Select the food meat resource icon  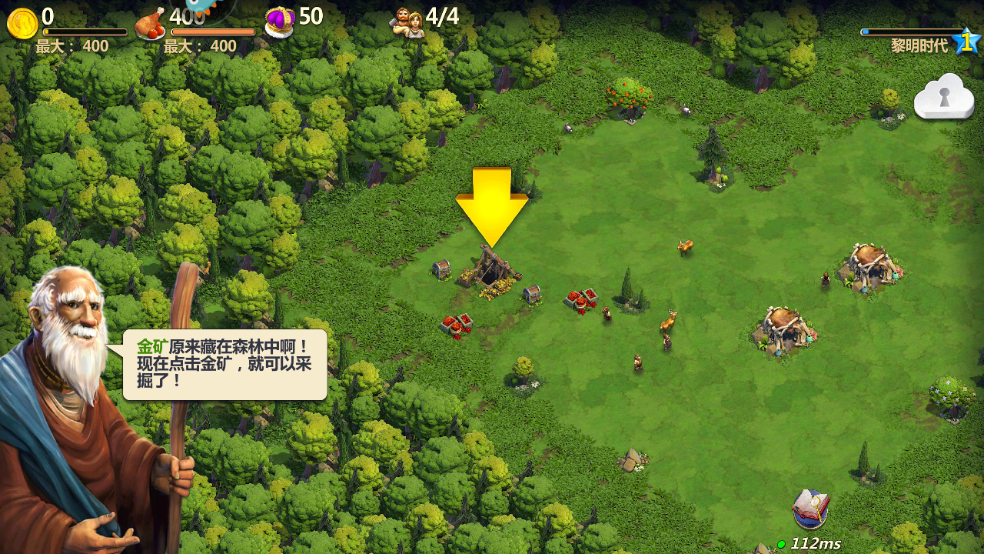[x=150, y=22]
